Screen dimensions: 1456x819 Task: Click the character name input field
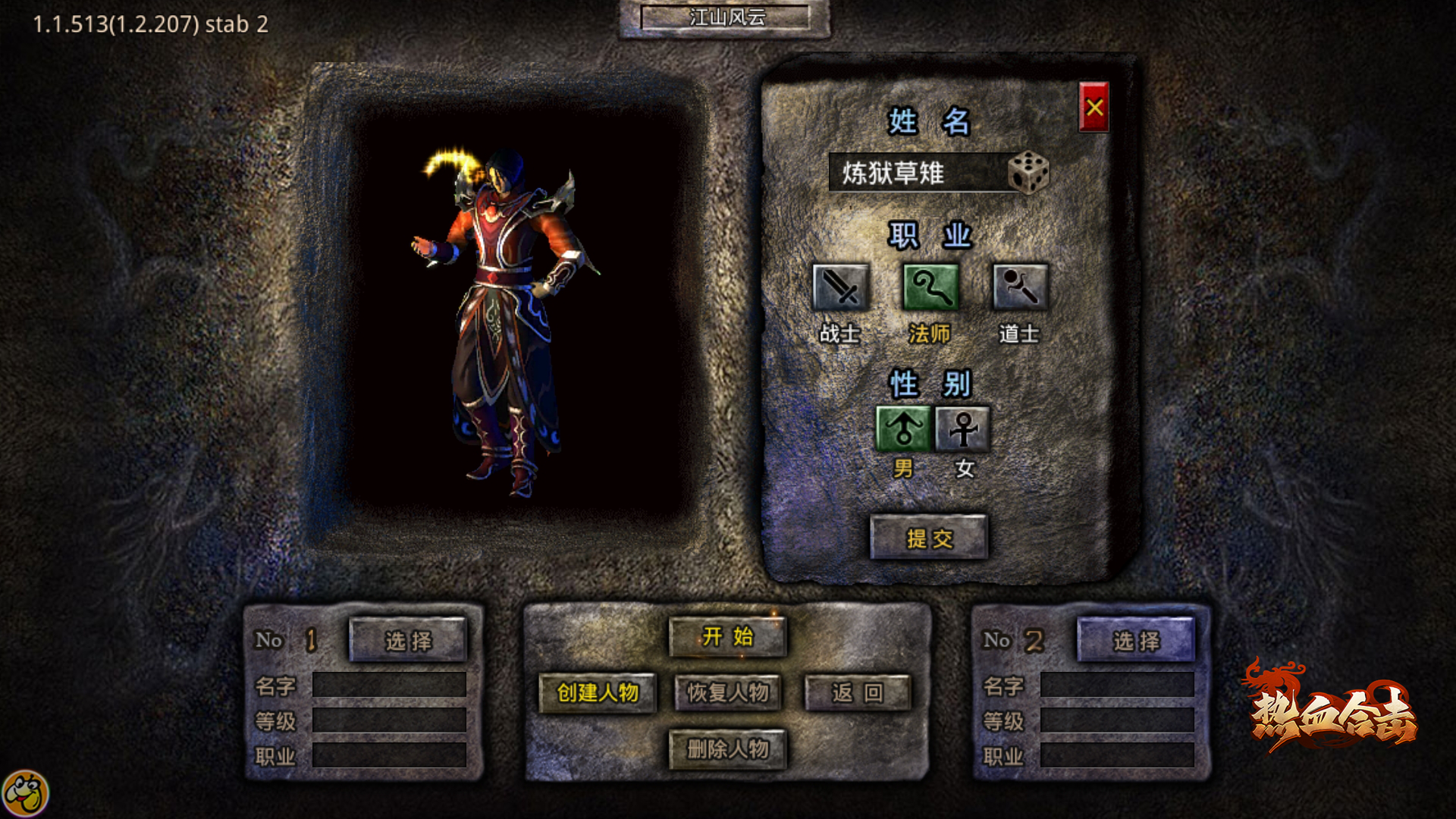(x=918, y=173)
